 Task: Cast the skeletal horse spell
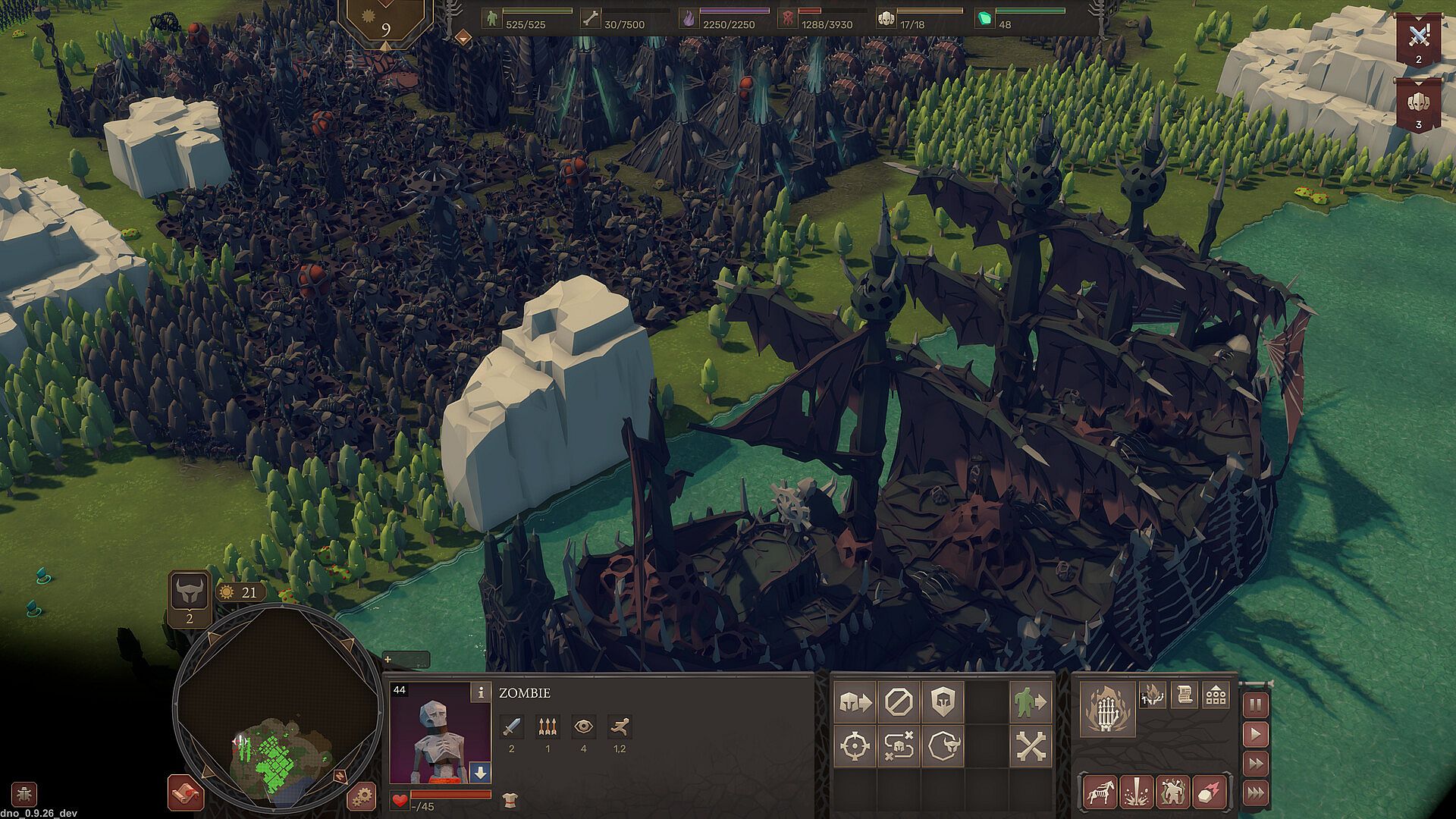1100,792
